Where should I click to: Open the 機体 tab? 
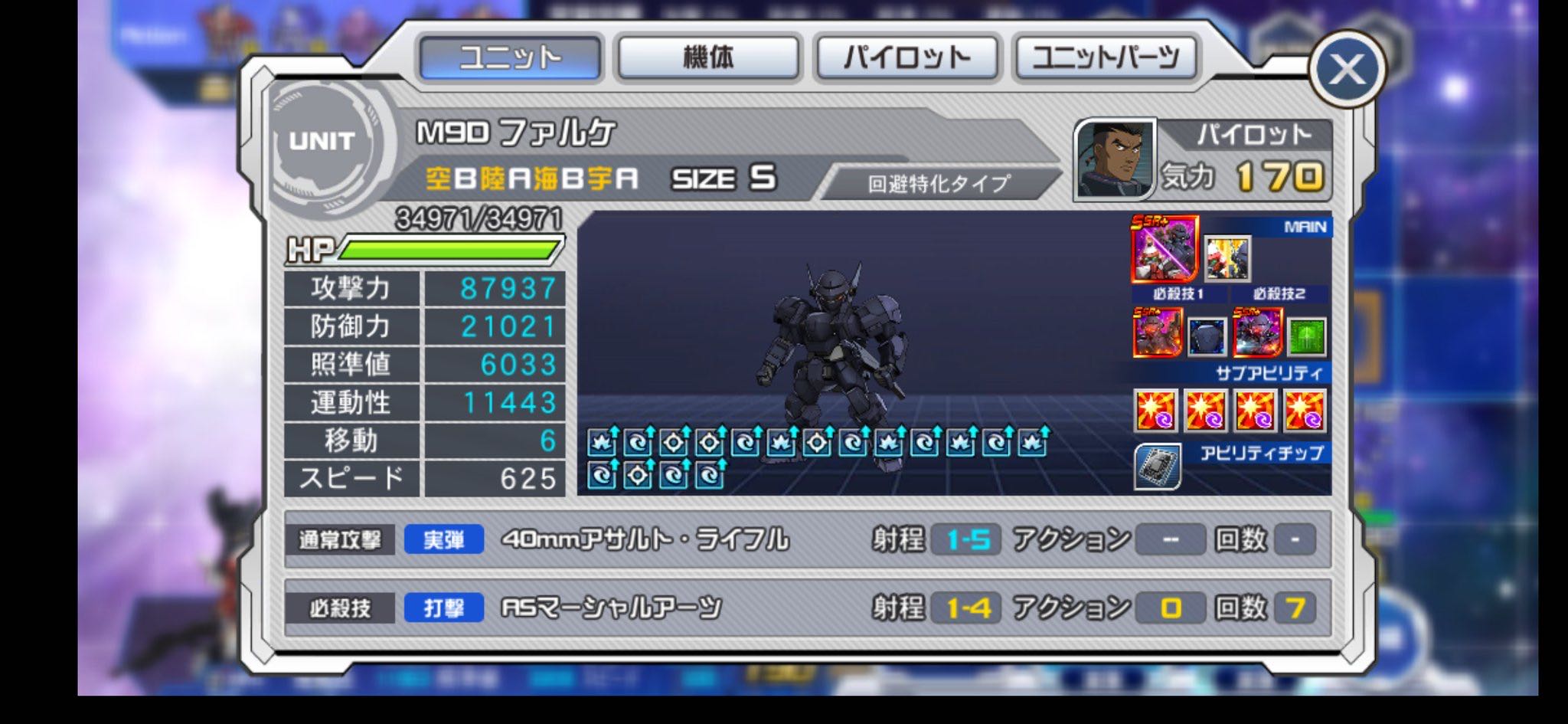(708, 57)
